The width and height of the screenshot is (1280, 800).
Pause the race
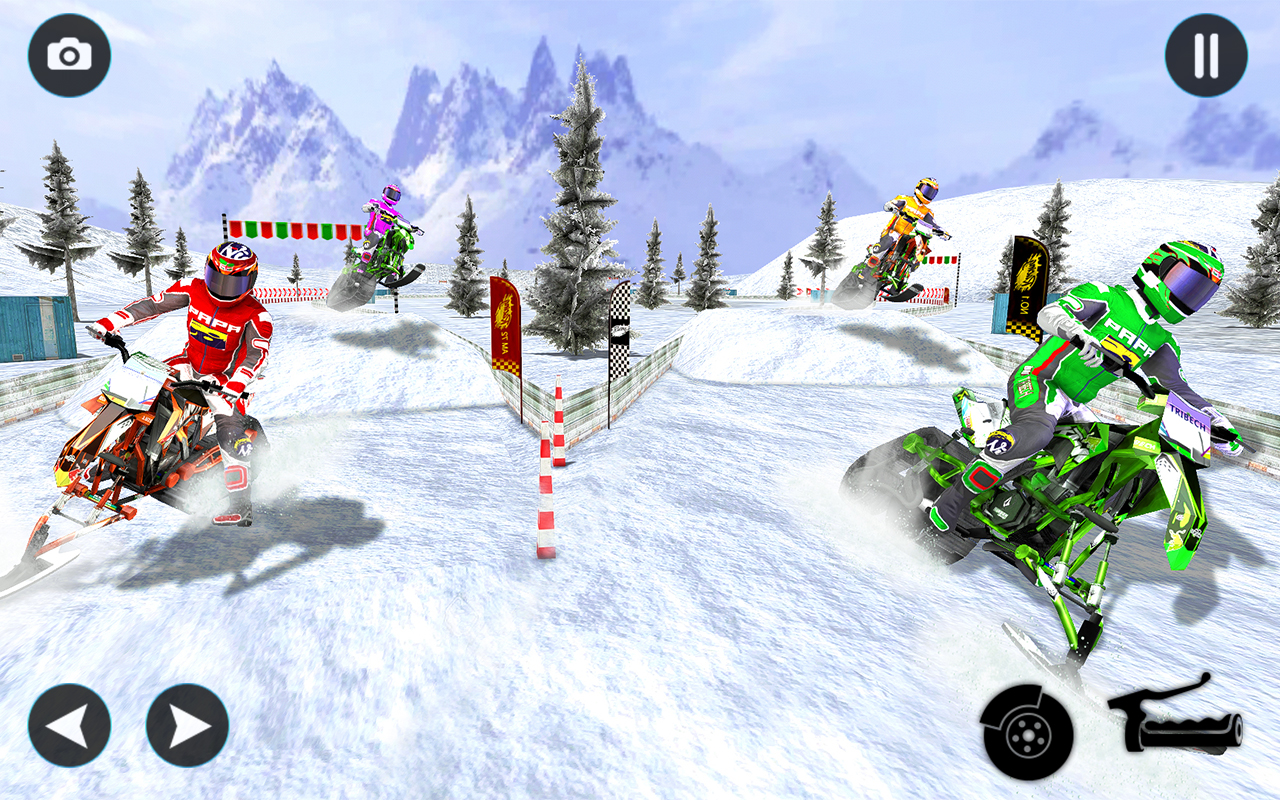(1206, 55)
